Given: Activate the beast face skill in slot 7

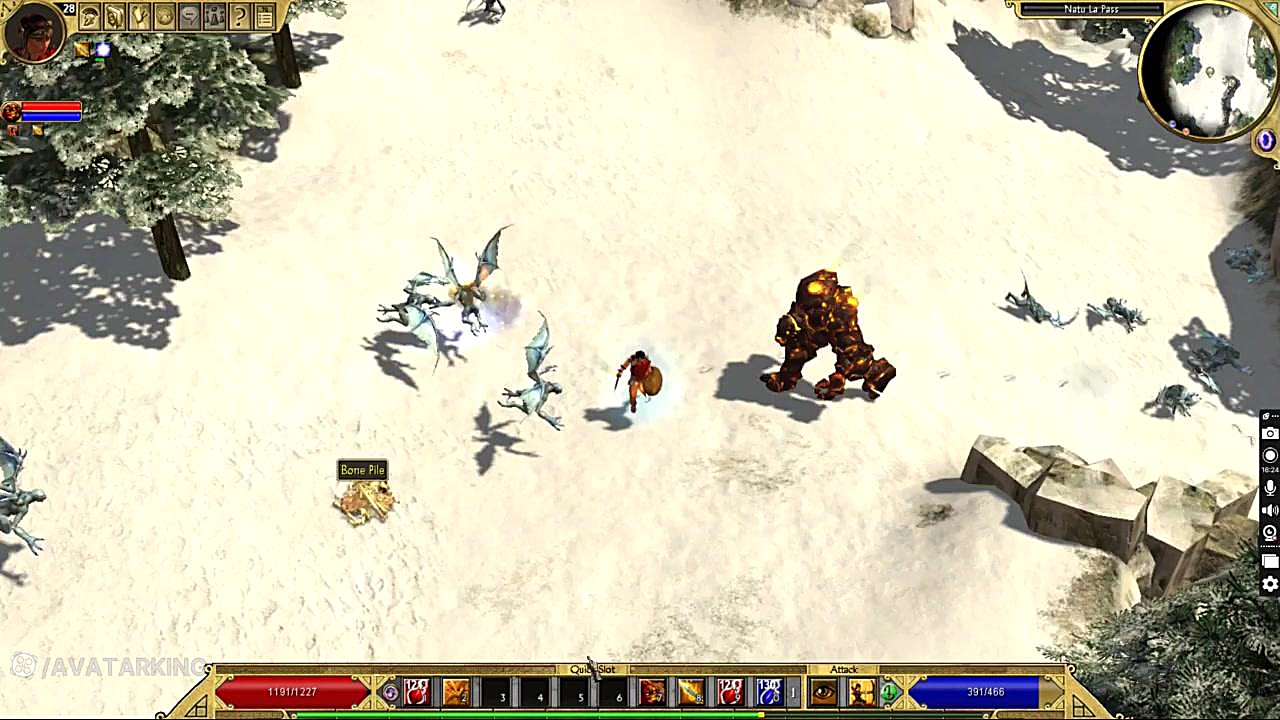Looking at the screenshot, I should pyautogui.click(x=652, y=691).
